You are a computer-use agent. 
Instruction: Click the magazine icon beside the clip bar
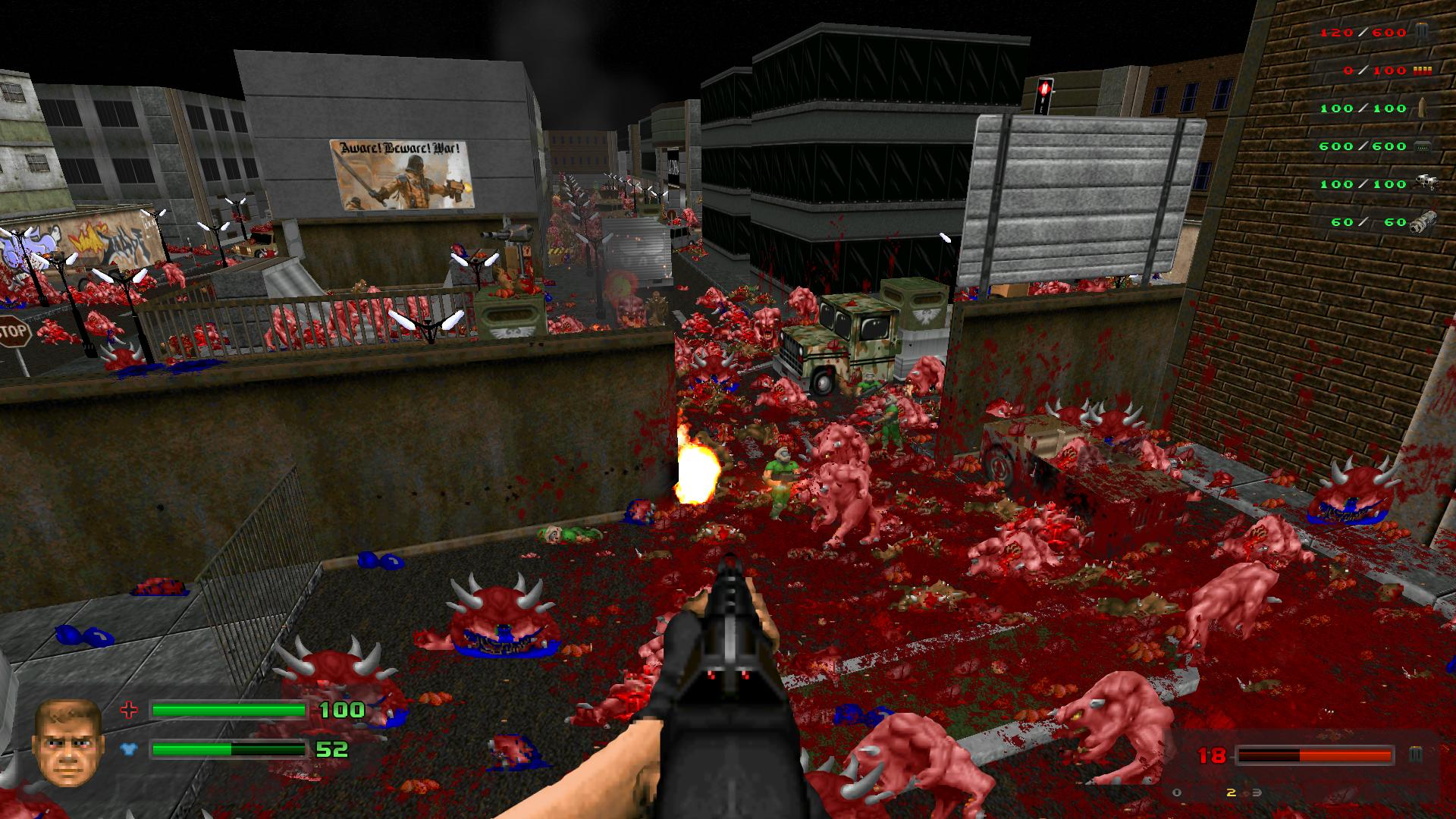pyautogui.click(x=1415, y=755)
